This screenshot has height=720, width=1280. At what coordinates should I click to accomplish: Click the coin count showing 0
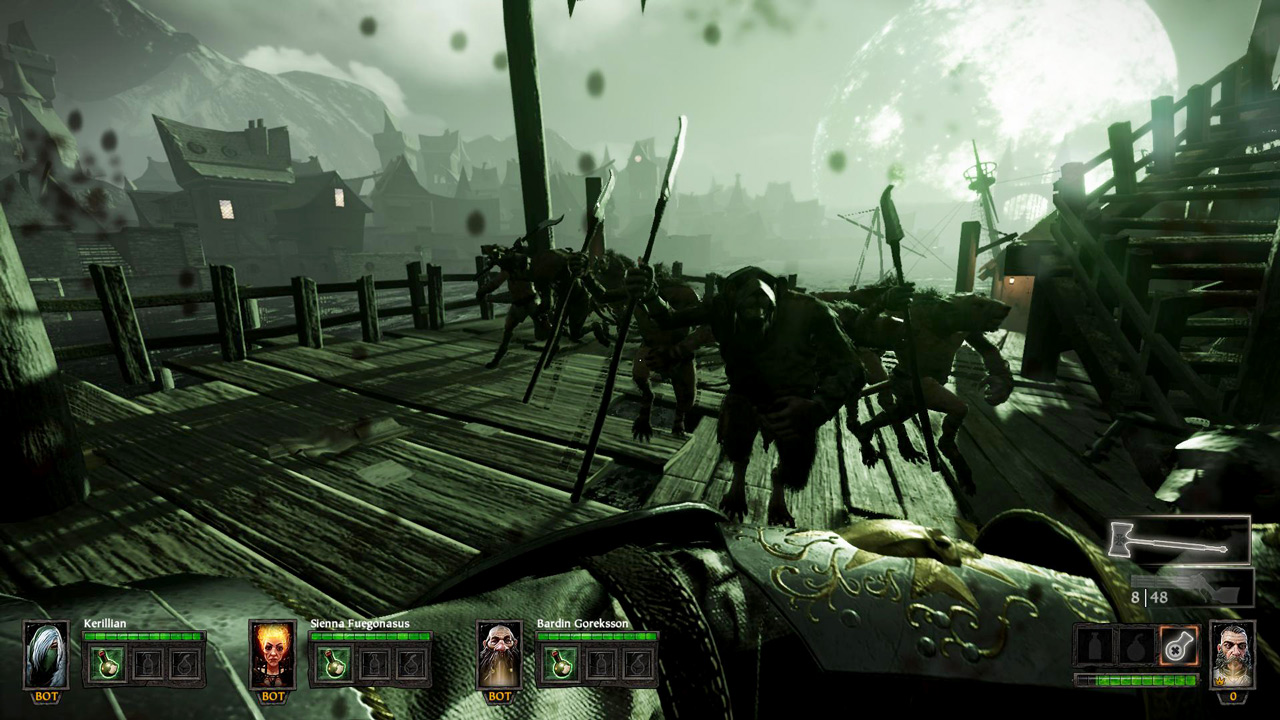pyautogui.click(x=1234, y=697)
